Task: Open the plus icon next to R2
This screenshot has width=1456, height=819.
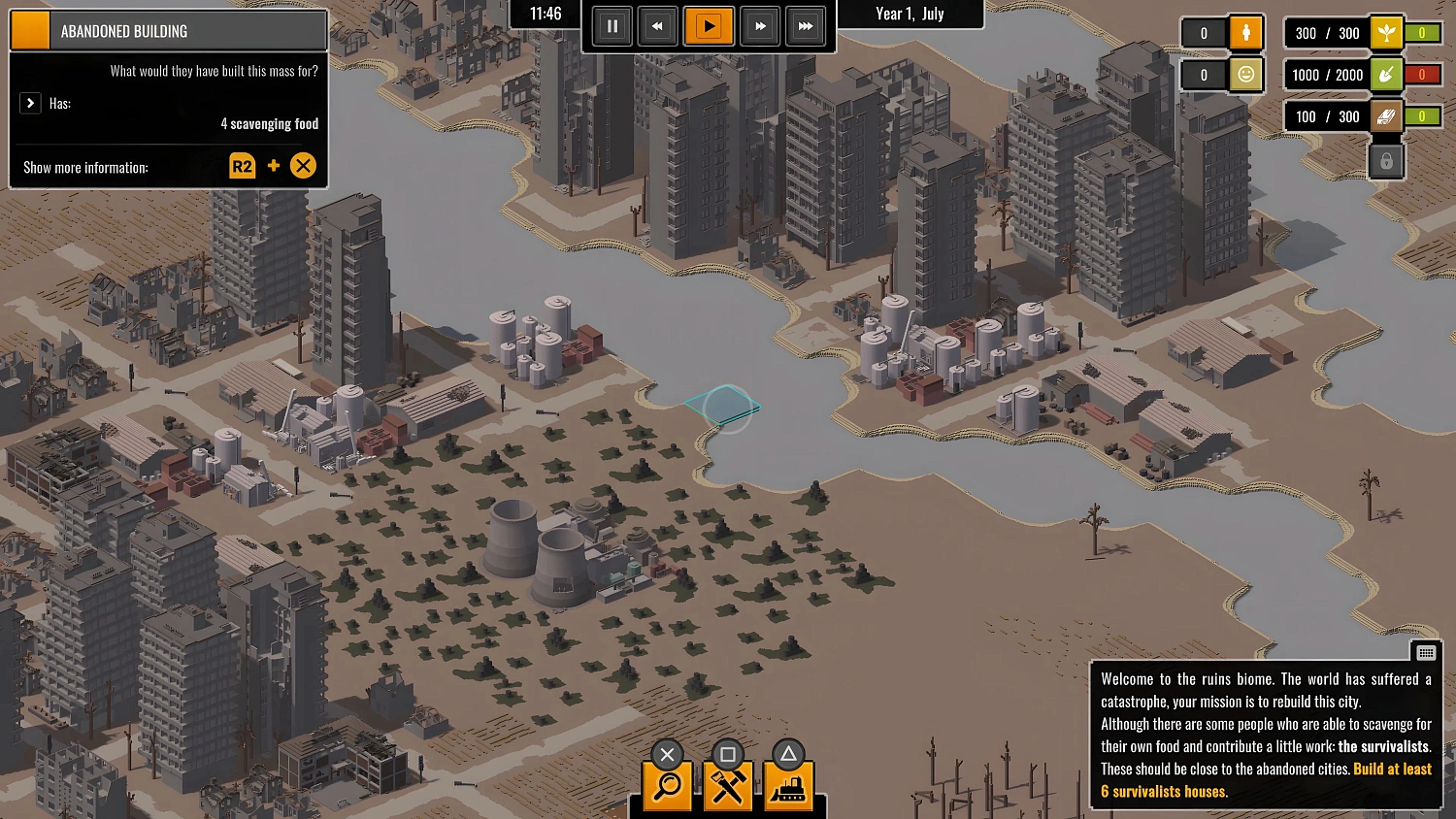Action: coord(273,166)
